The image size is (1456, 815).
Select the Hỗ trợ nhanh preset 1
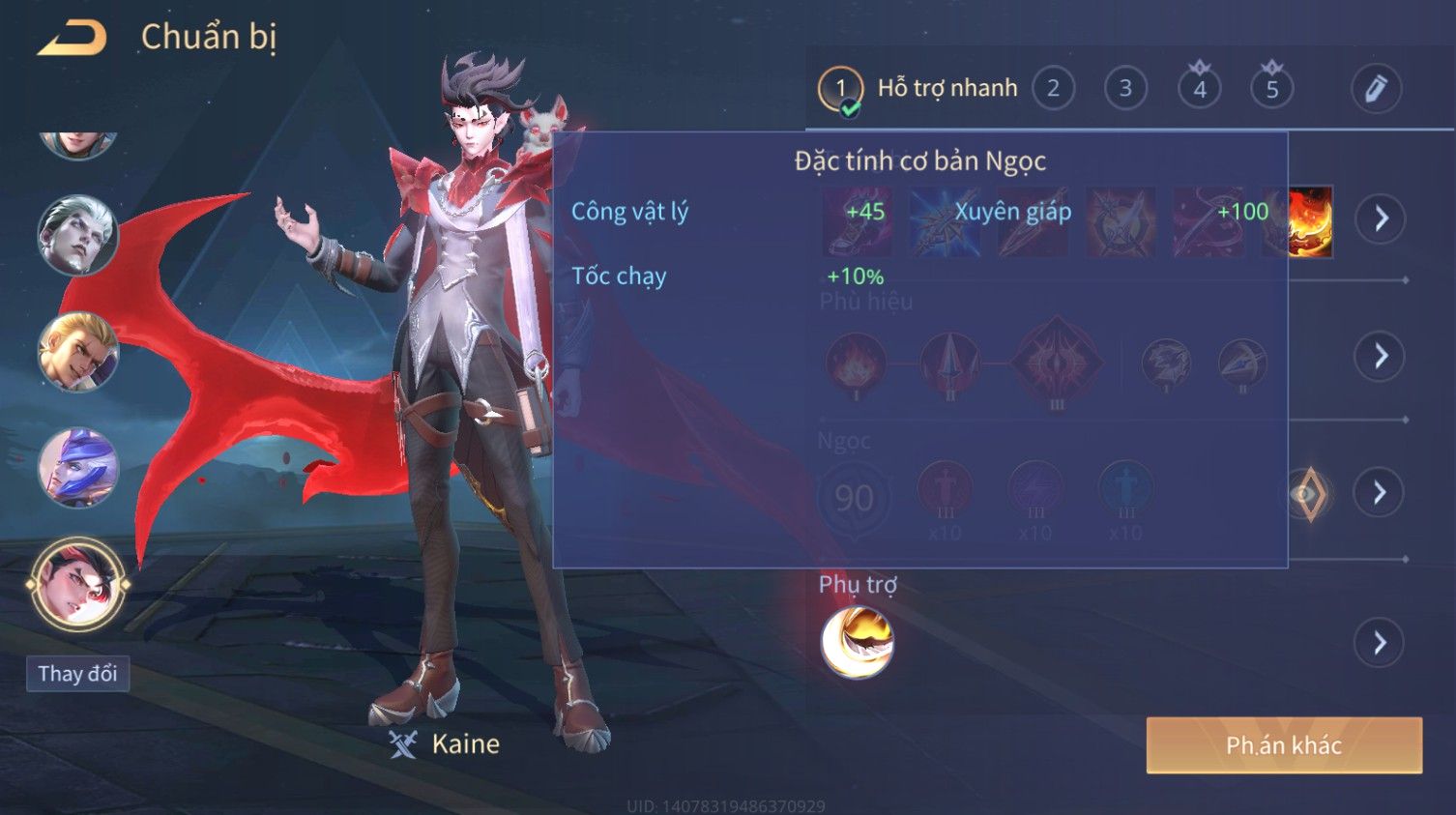pos(840,89)
